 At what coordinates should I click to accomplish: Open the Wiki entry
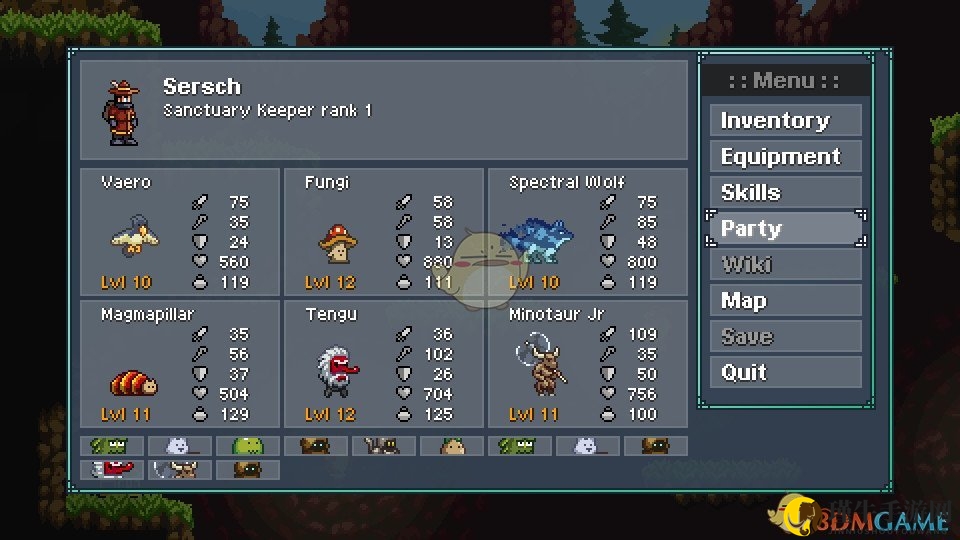pos(786,265)
